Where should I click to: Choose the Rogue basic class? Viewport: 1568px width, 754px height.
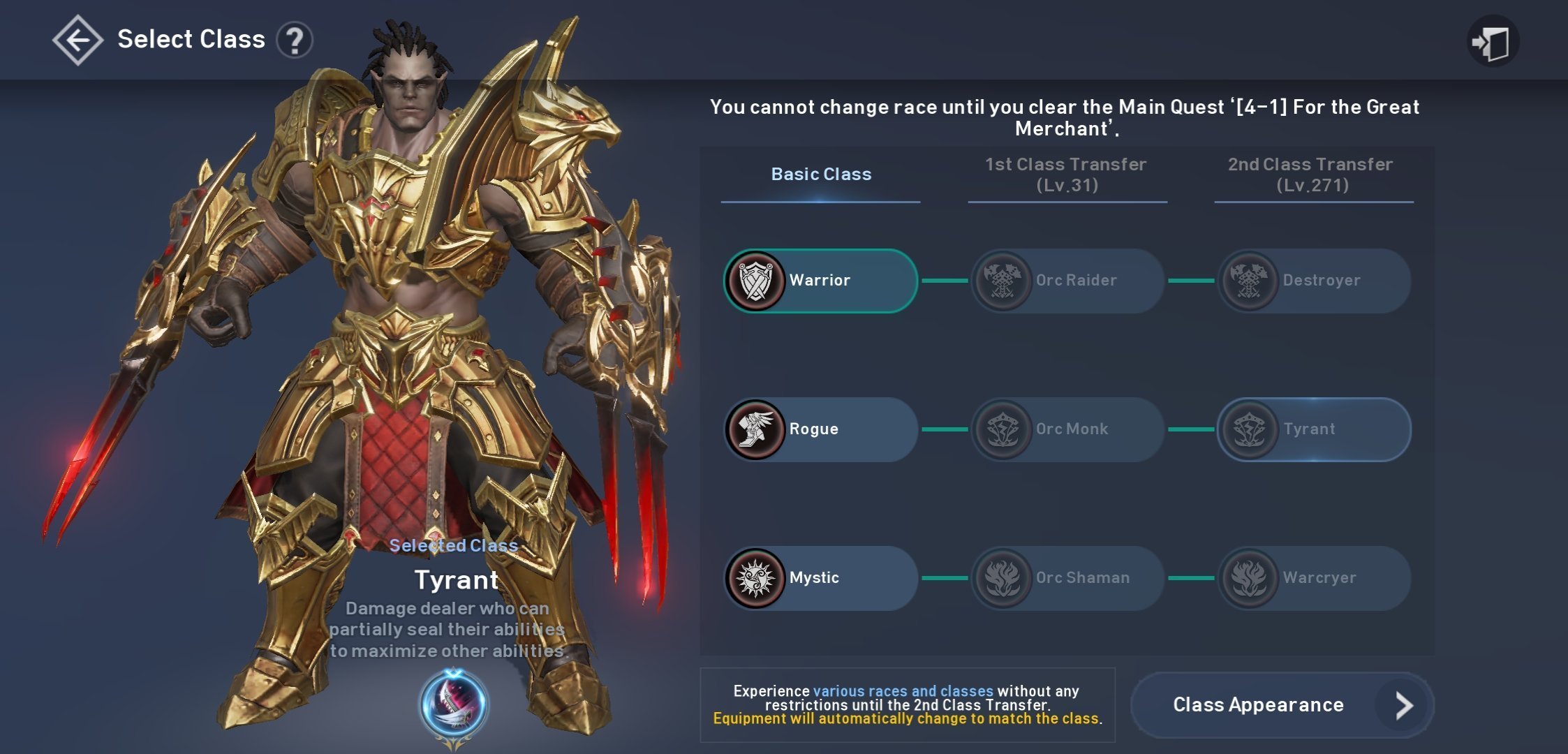(821, 429)
